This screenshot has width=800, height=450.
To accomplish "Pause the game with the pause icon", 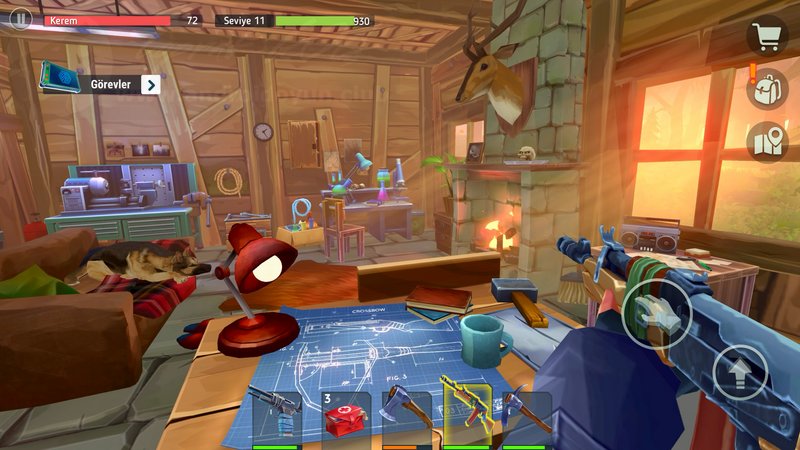I will click(20, 20).
